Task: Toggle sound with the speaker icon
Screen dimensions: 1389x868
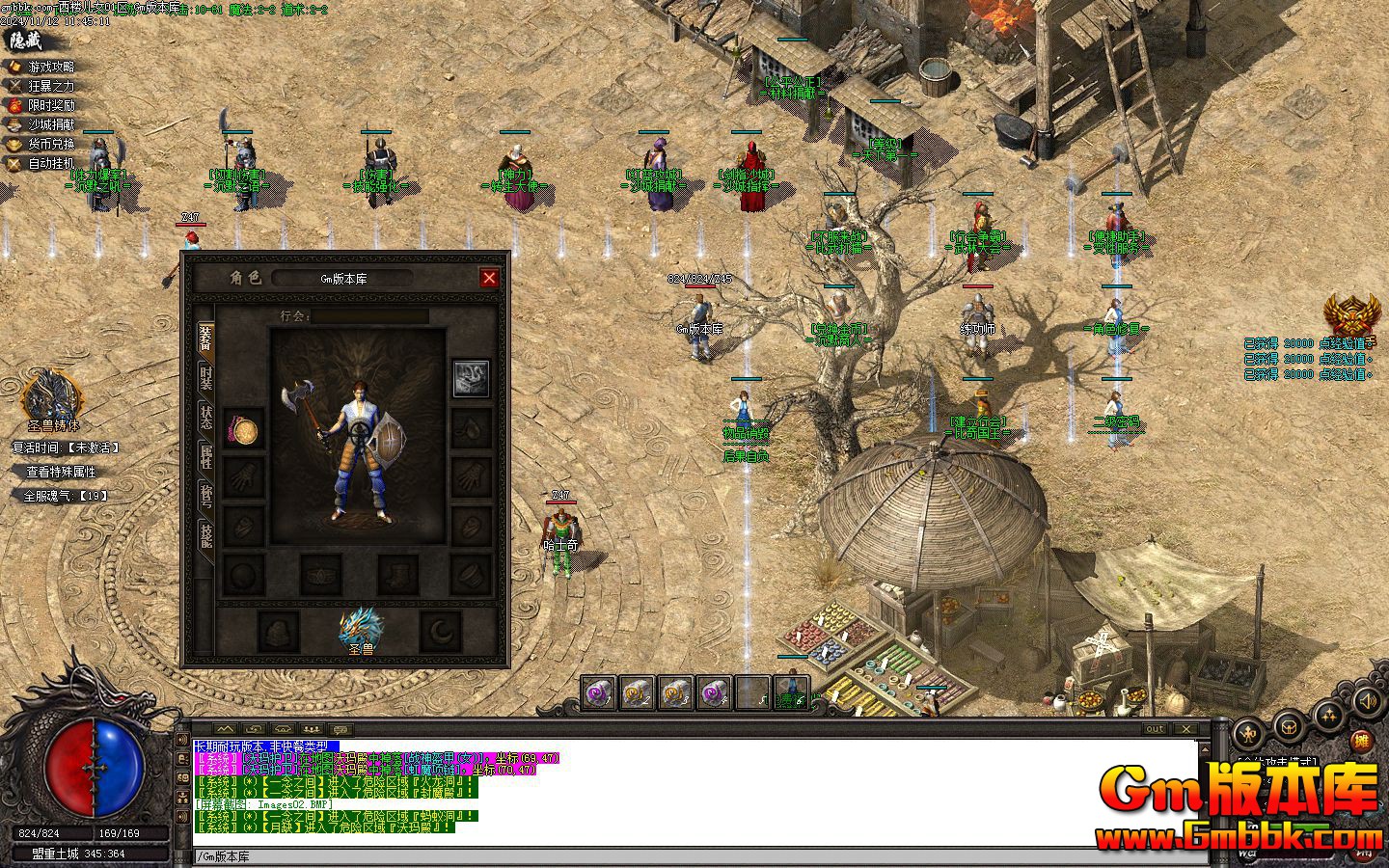Action: 1368,699
